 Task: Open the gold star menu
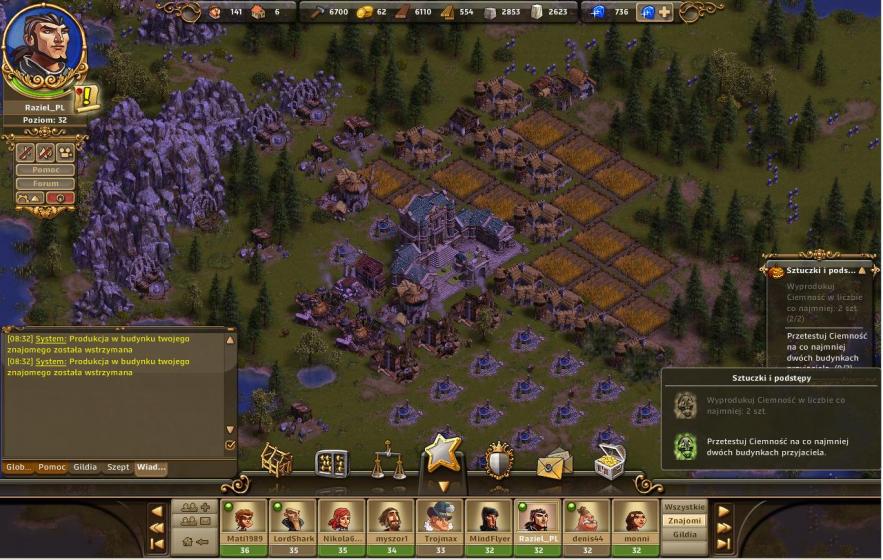coord(442,456)
